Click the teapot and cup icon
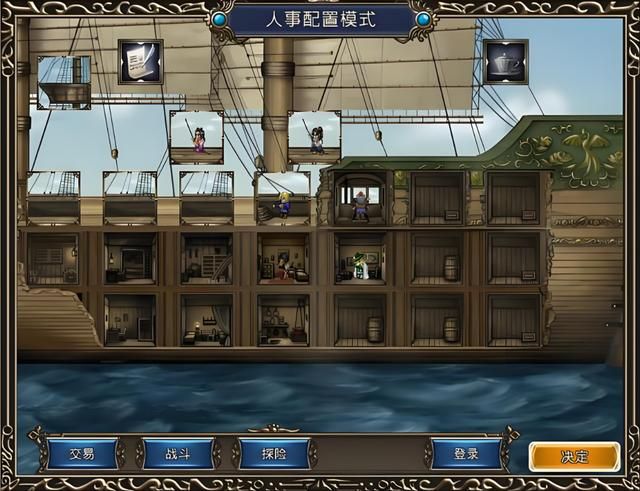 (x=506, y=61)
